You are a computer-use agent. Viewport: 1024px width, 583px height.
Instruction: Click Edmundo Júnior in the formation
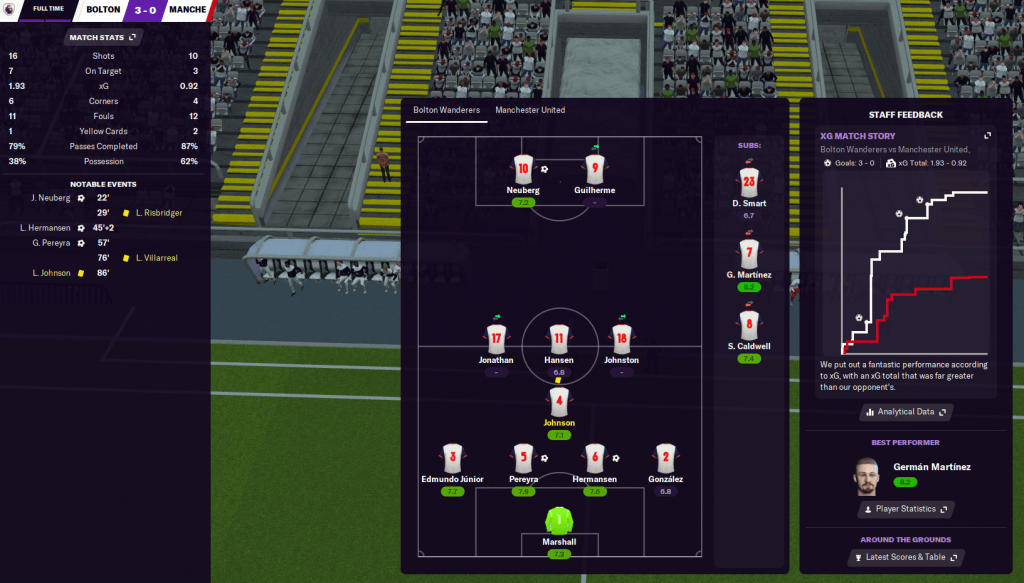coord(452,458)
